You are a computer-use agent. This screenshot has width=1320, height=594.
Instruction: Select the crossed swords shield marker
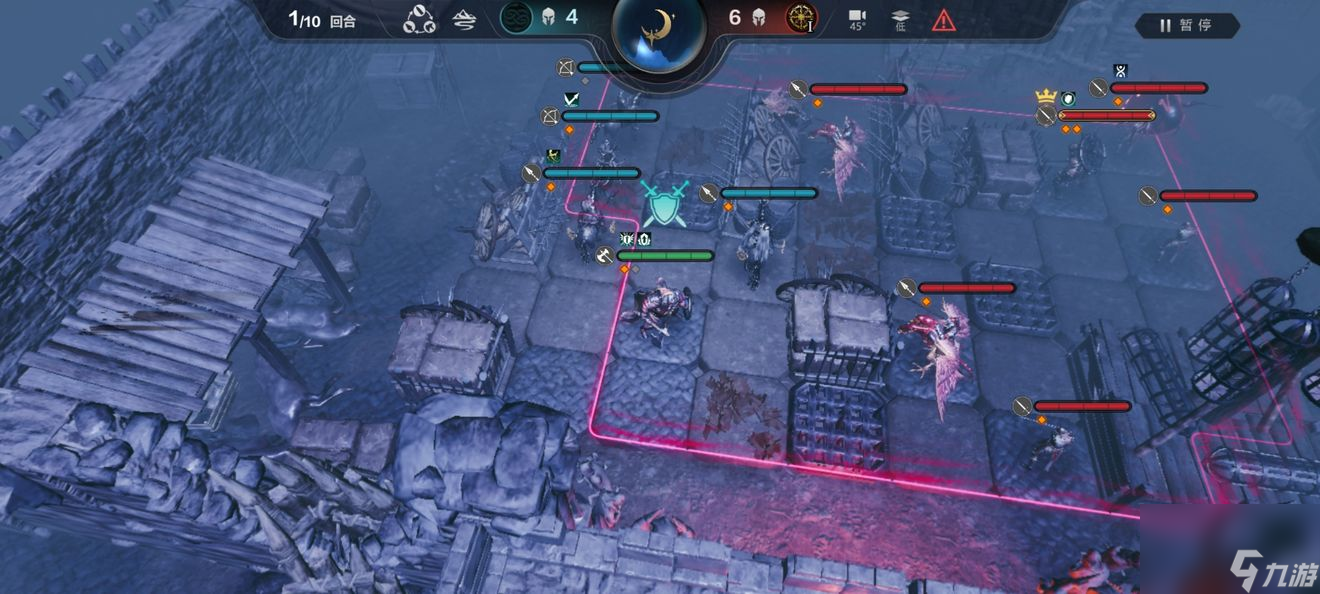coord(664,203)
